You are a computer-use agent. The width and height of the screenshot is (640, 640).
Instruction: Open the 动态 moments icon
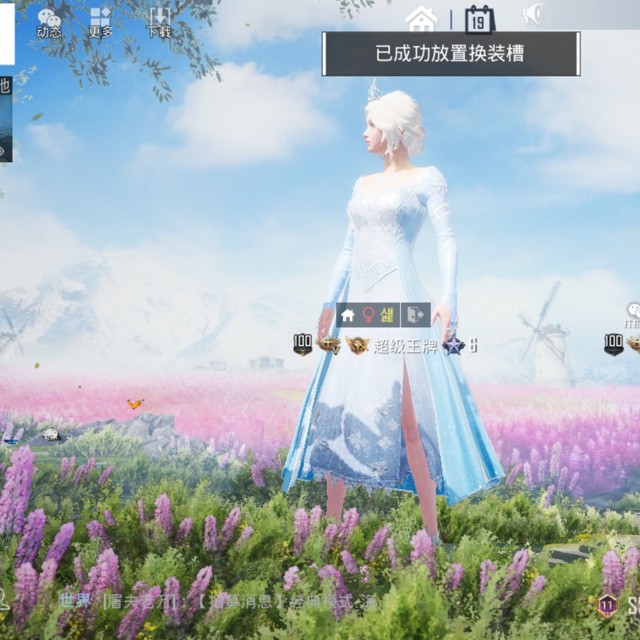tap(49, 22)
